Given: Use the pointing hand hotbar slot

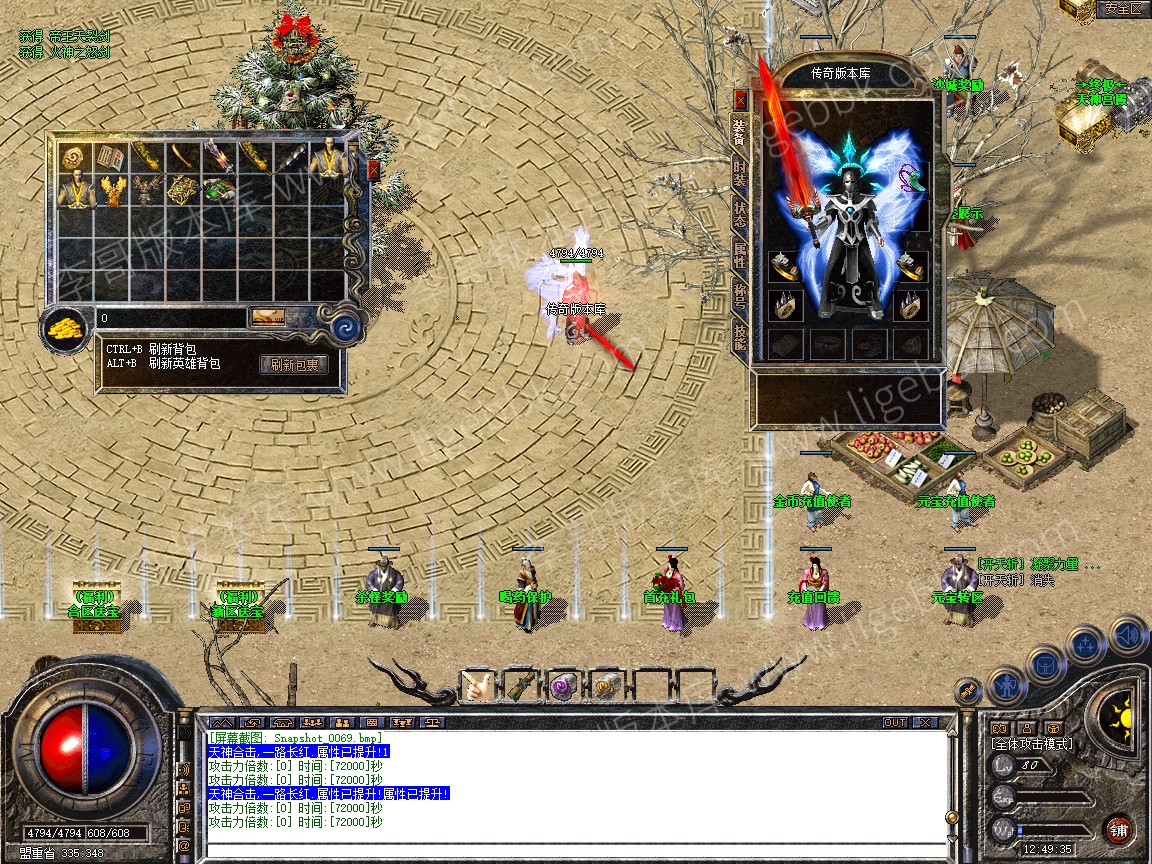Looking at the screenshot, I should 476,687.
